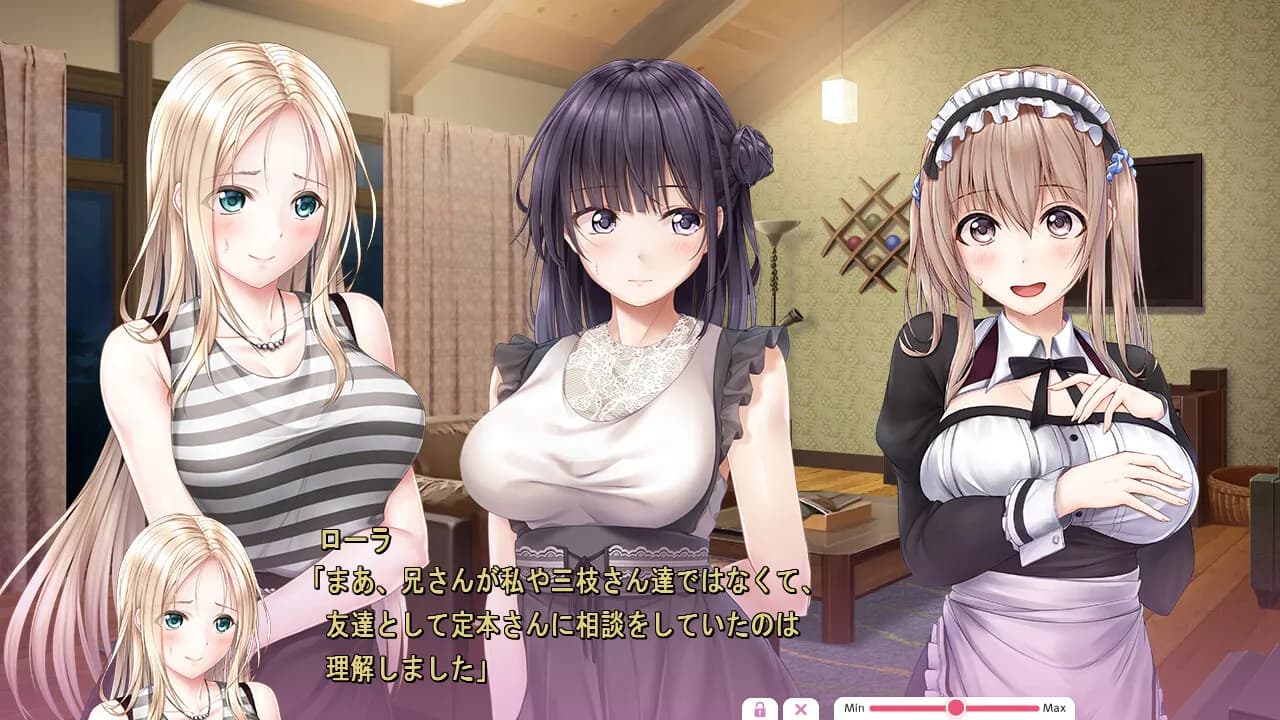Image resolution: width=1280 pixels, height=720 pixels.
Task: Click the red volume slider handle
Action: [x=955, y=708]
